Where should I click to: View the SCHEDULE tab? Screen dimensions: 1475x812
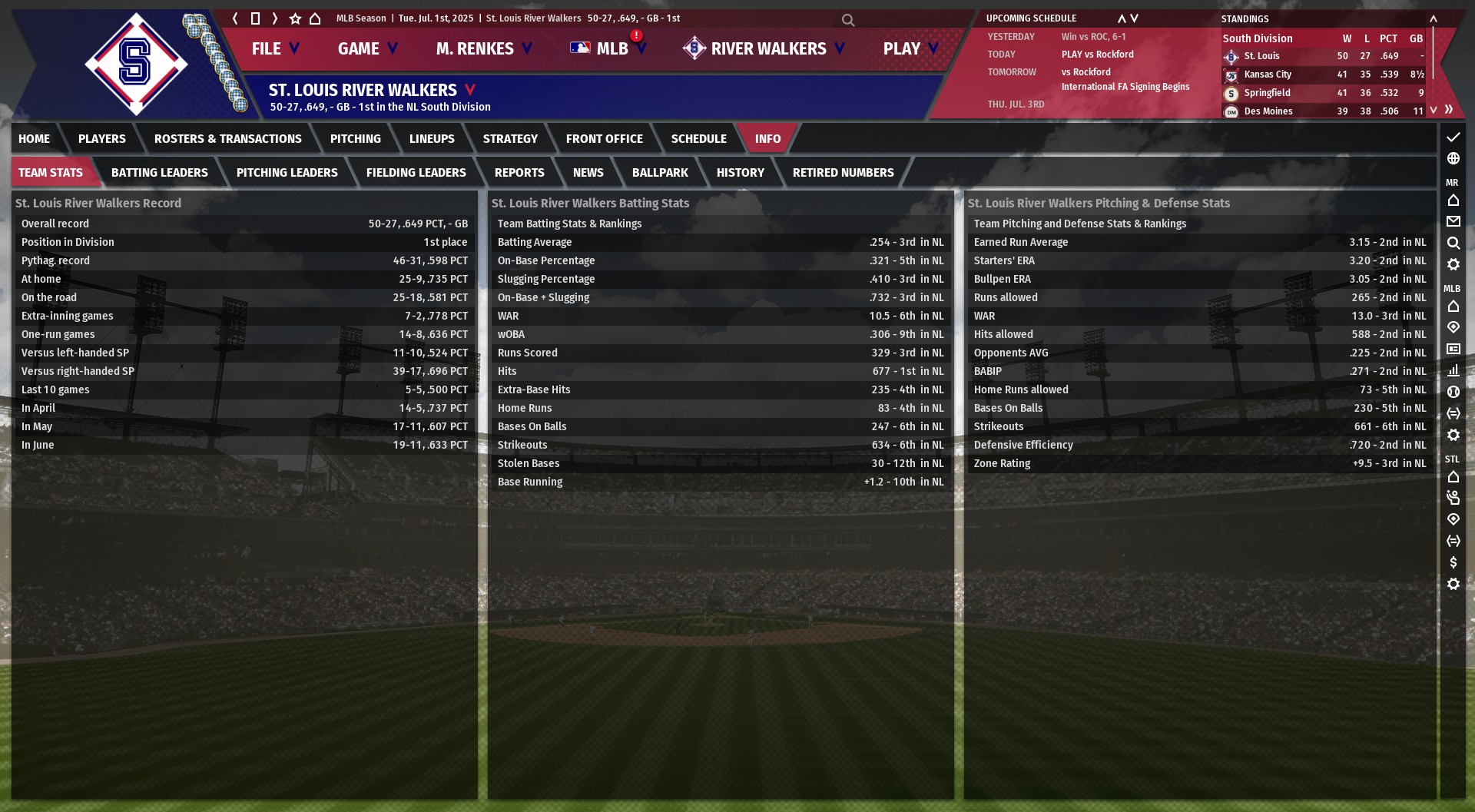(x=698, y=139)
